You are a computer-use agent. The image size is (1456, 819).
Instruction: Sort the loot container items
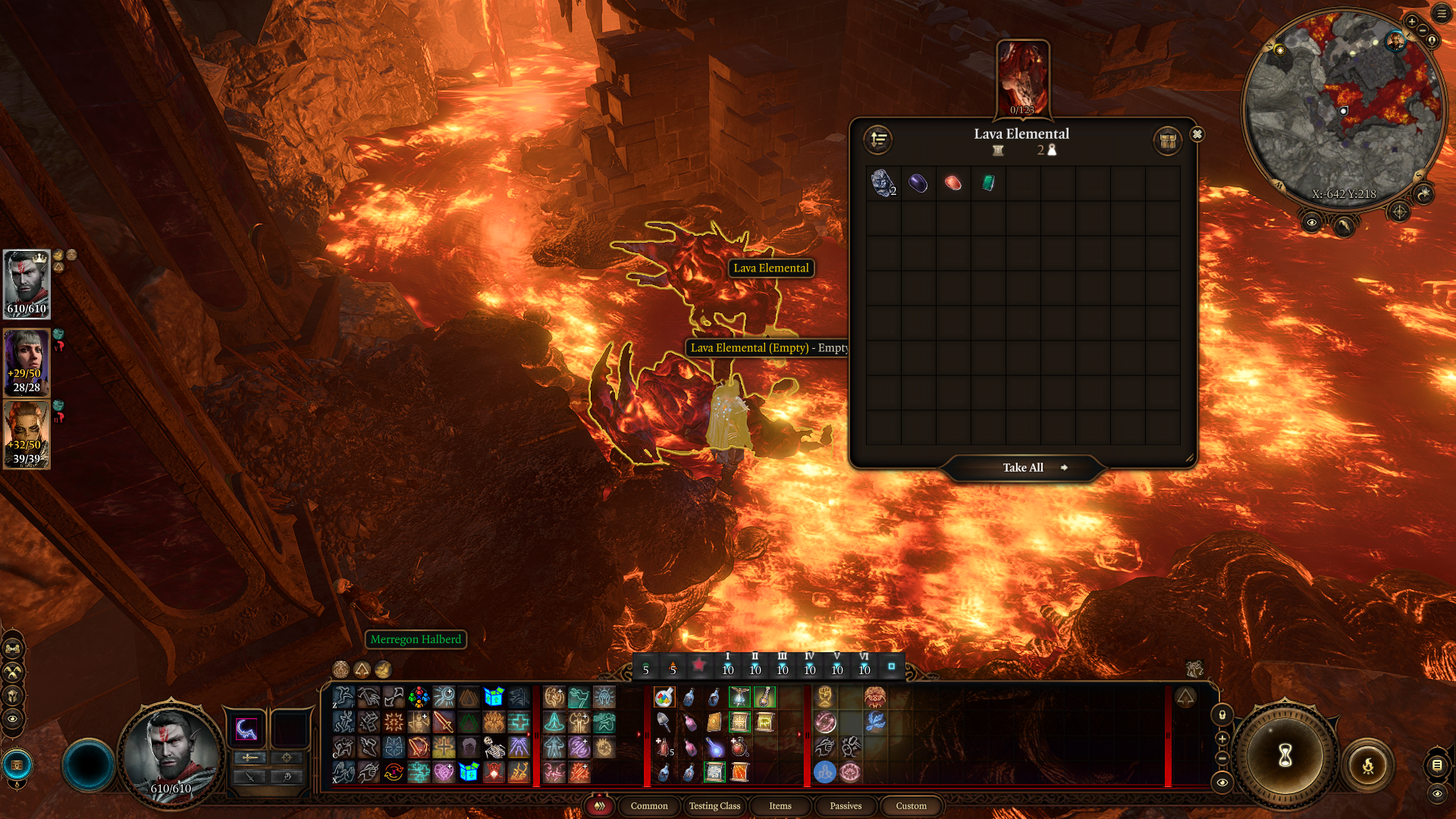878,140
